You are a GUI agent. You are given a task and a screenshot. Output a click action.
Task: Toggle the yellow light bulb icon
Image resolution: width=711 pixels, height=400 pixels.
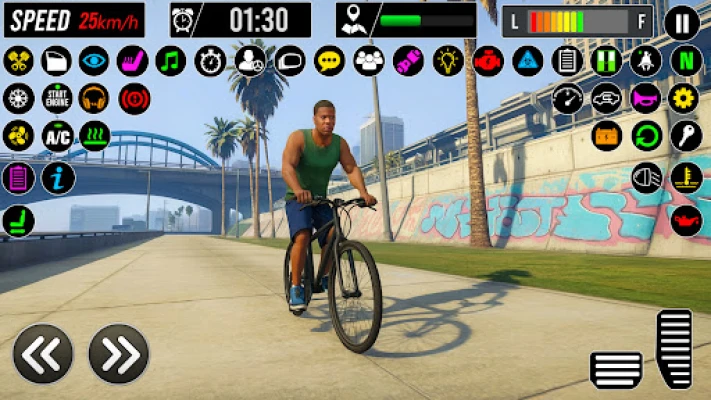click(448, 61)
